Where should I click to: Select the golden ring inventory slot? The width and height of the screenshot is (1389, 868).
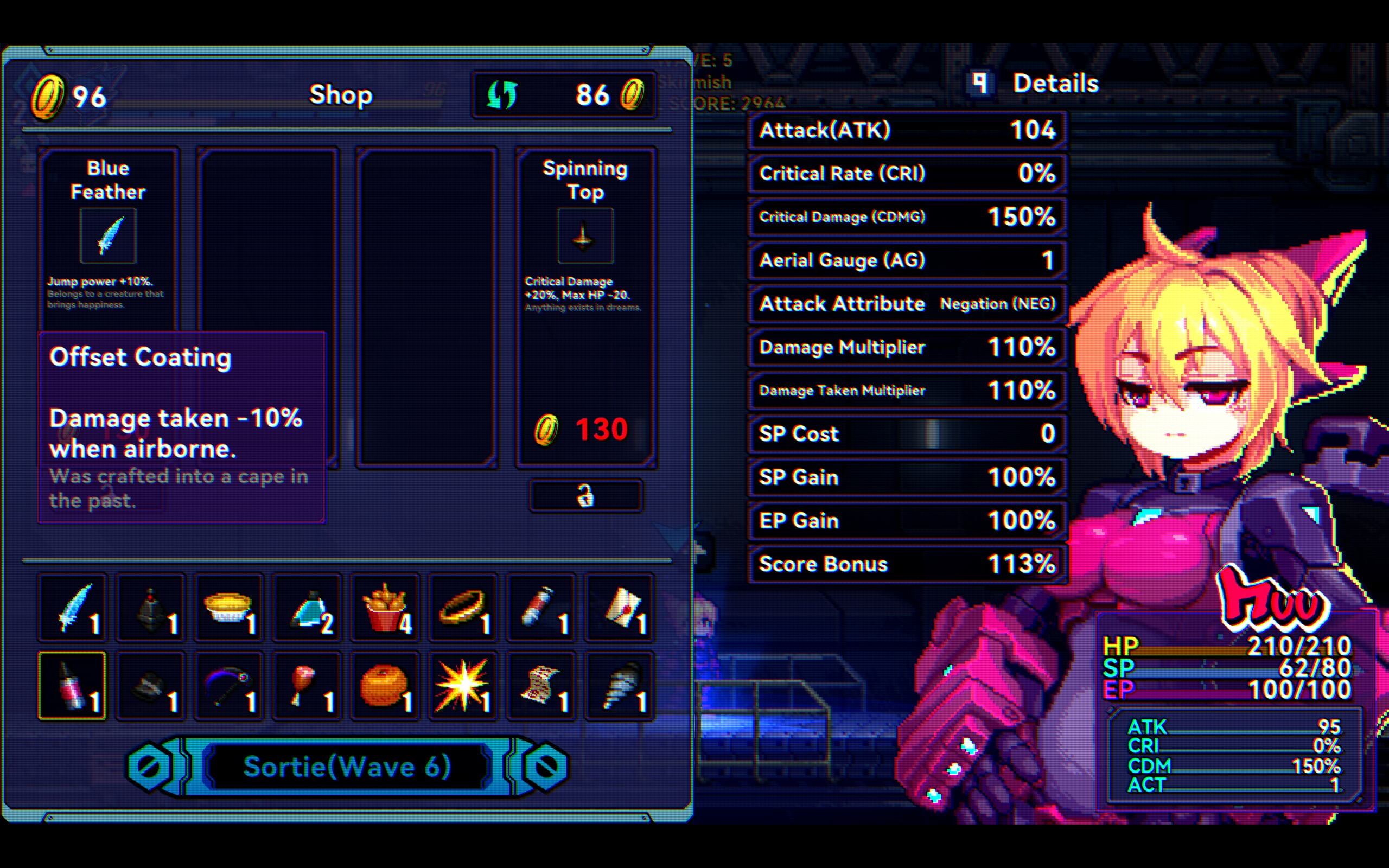463,608
